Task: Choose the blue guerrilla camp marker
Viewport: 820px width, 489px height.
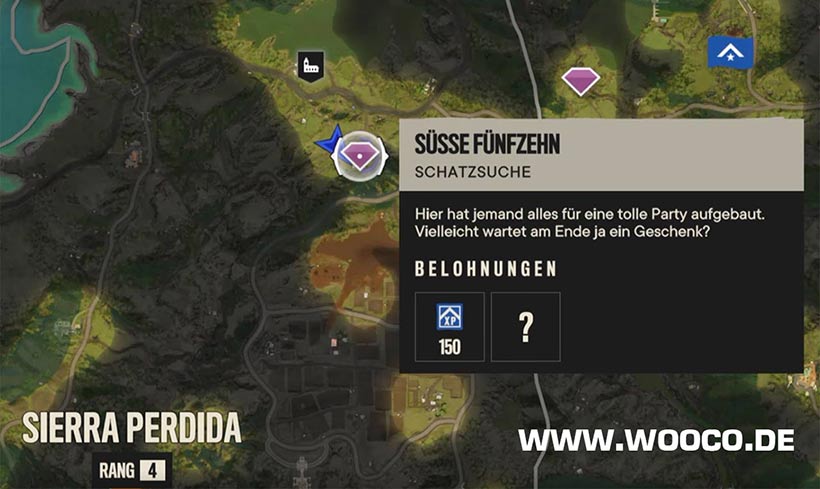Action: click(x=730, y=52)
